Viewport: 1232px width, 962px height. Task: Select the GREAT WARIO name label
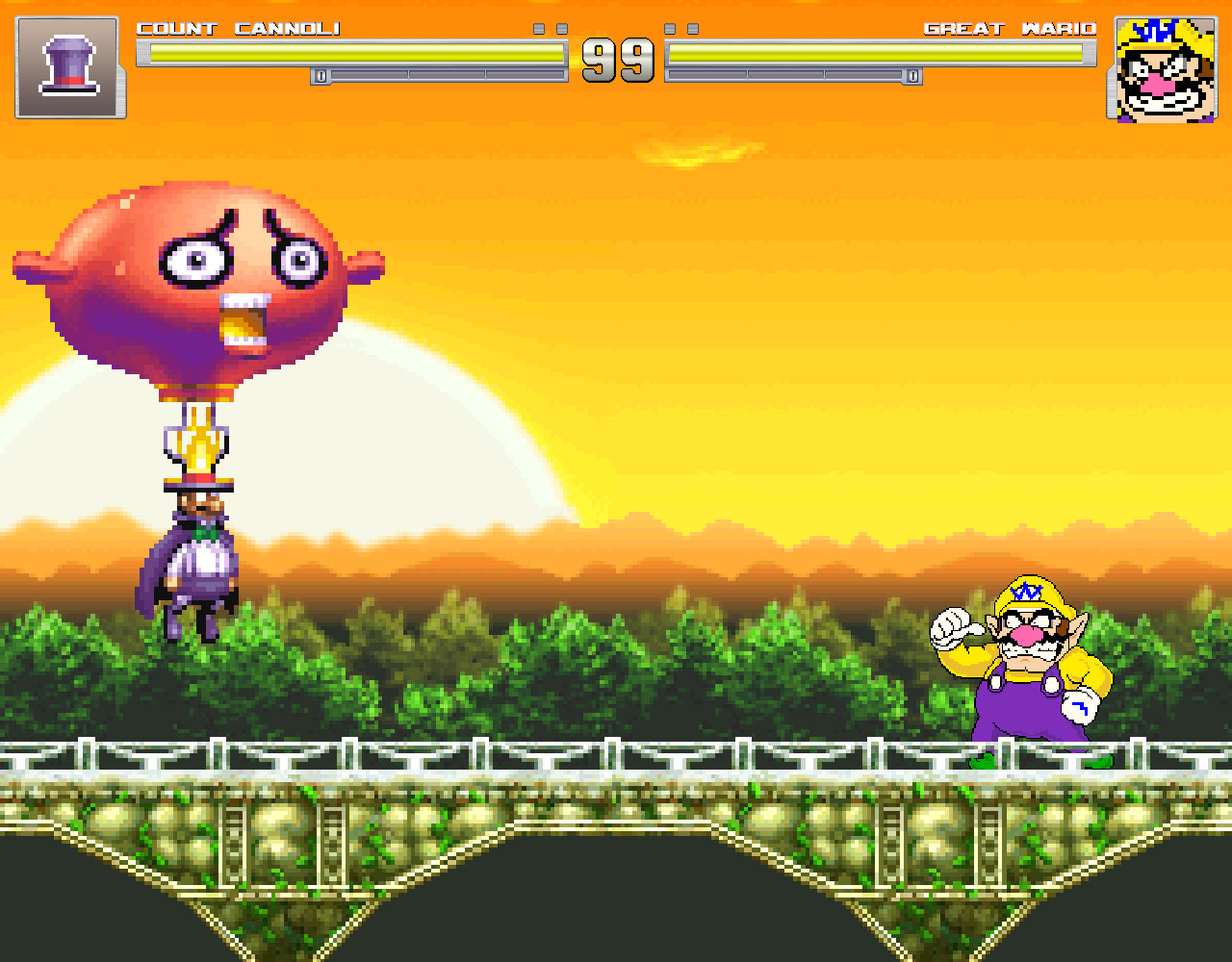1011,29
